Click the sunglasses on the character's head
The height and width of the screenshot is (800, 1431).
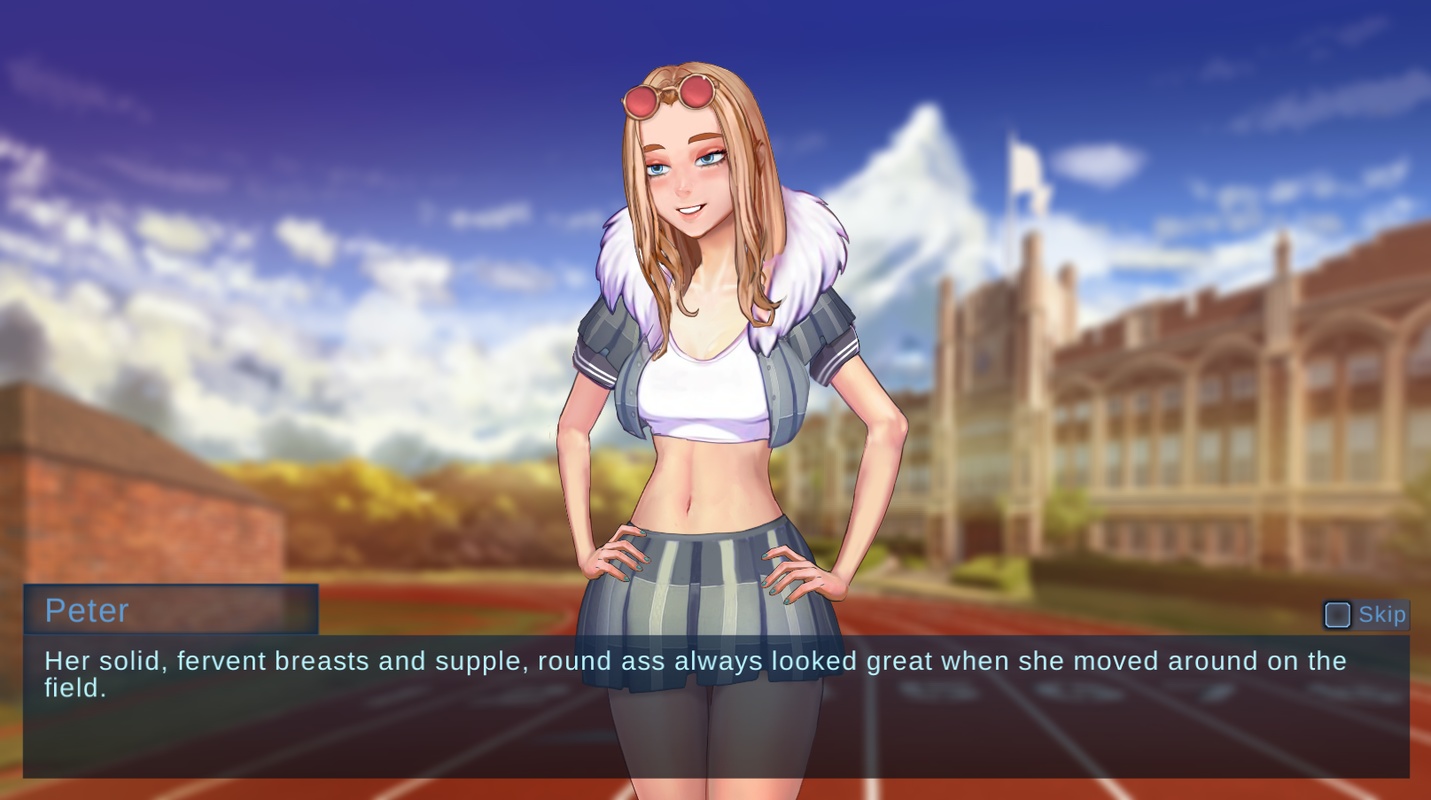tap(672, 95)
